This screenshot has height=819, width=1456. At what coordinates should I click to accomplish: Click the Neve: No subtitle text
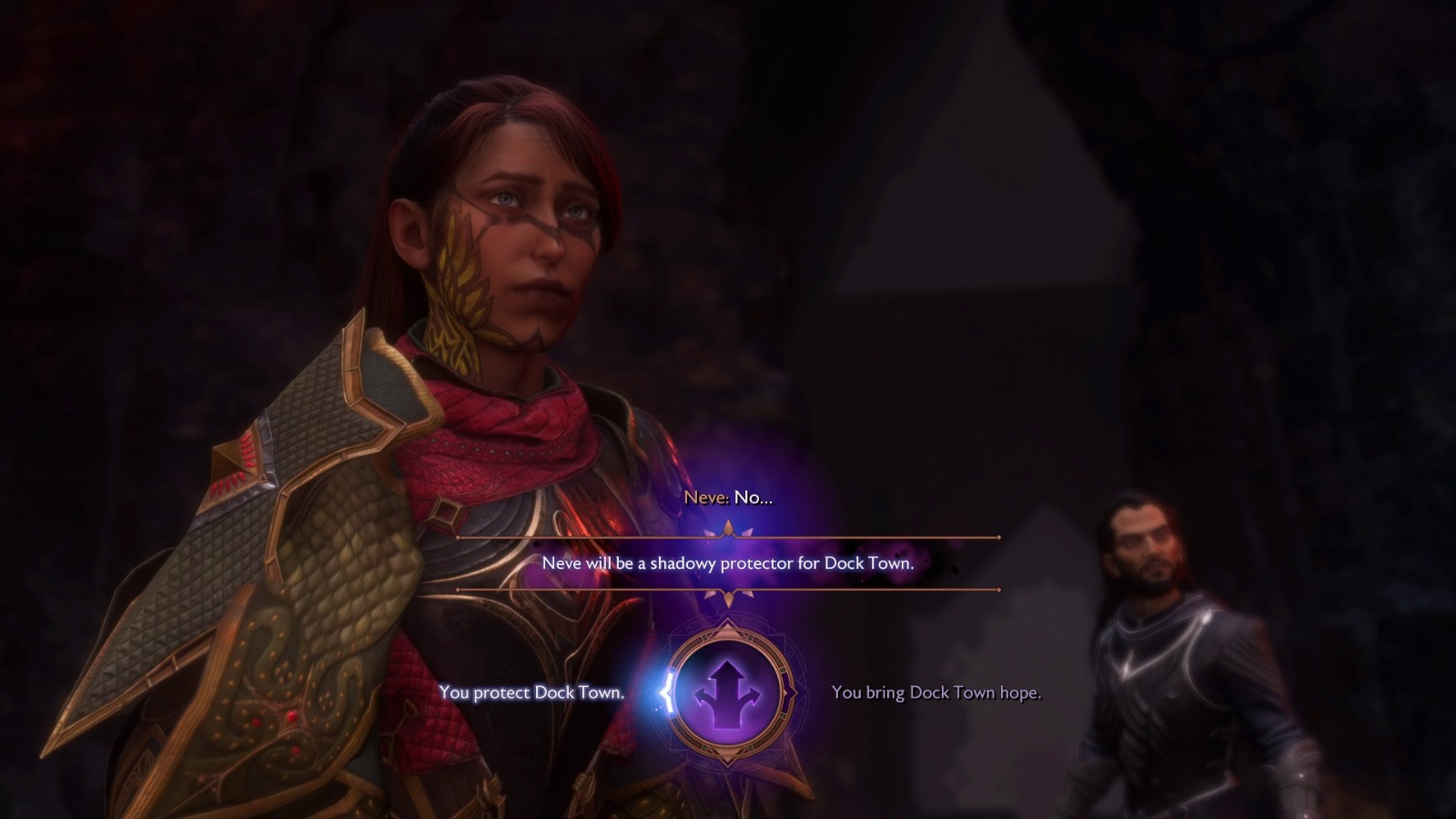point(728,498)
